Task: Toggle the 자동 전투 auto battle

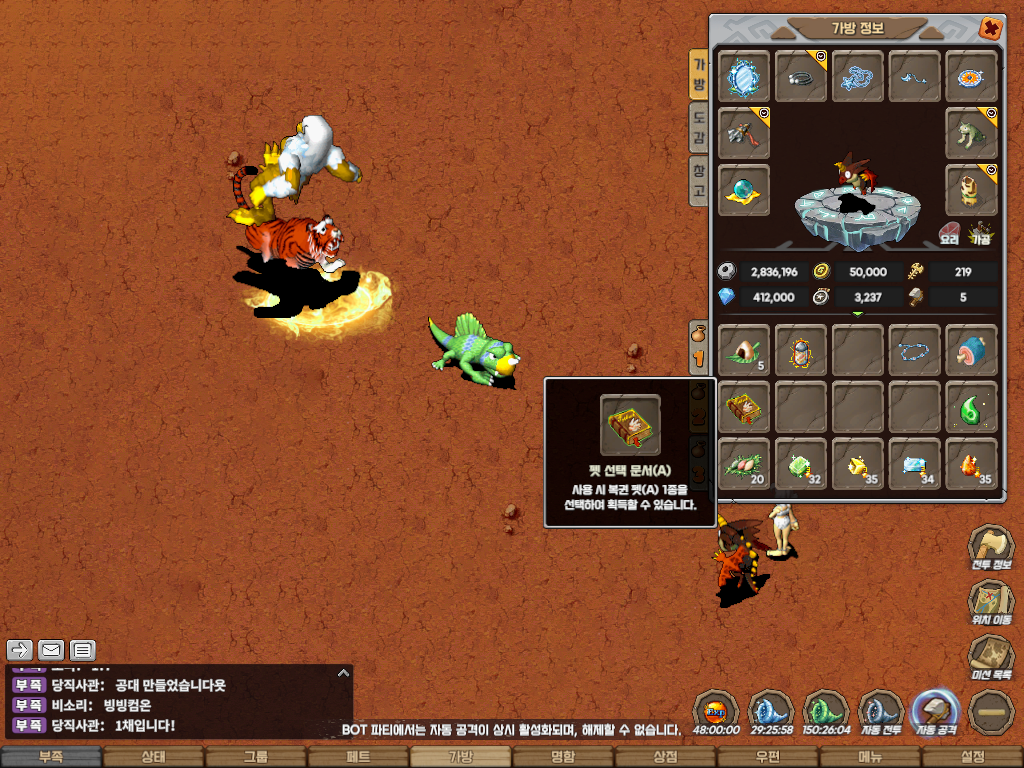Action: tap(881, 713)
